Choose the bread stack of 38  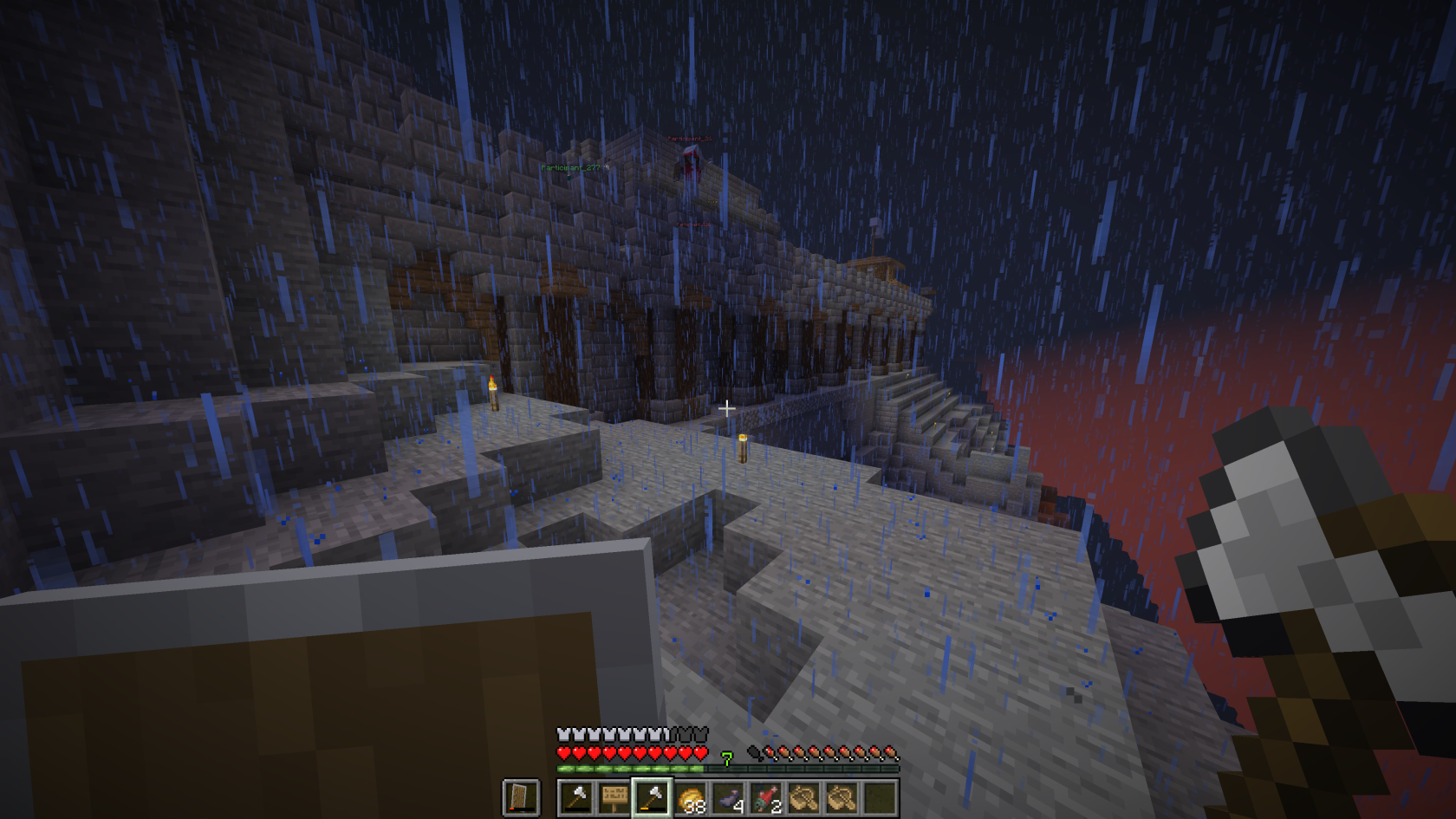pyautogui.click(x=691, y=797)
